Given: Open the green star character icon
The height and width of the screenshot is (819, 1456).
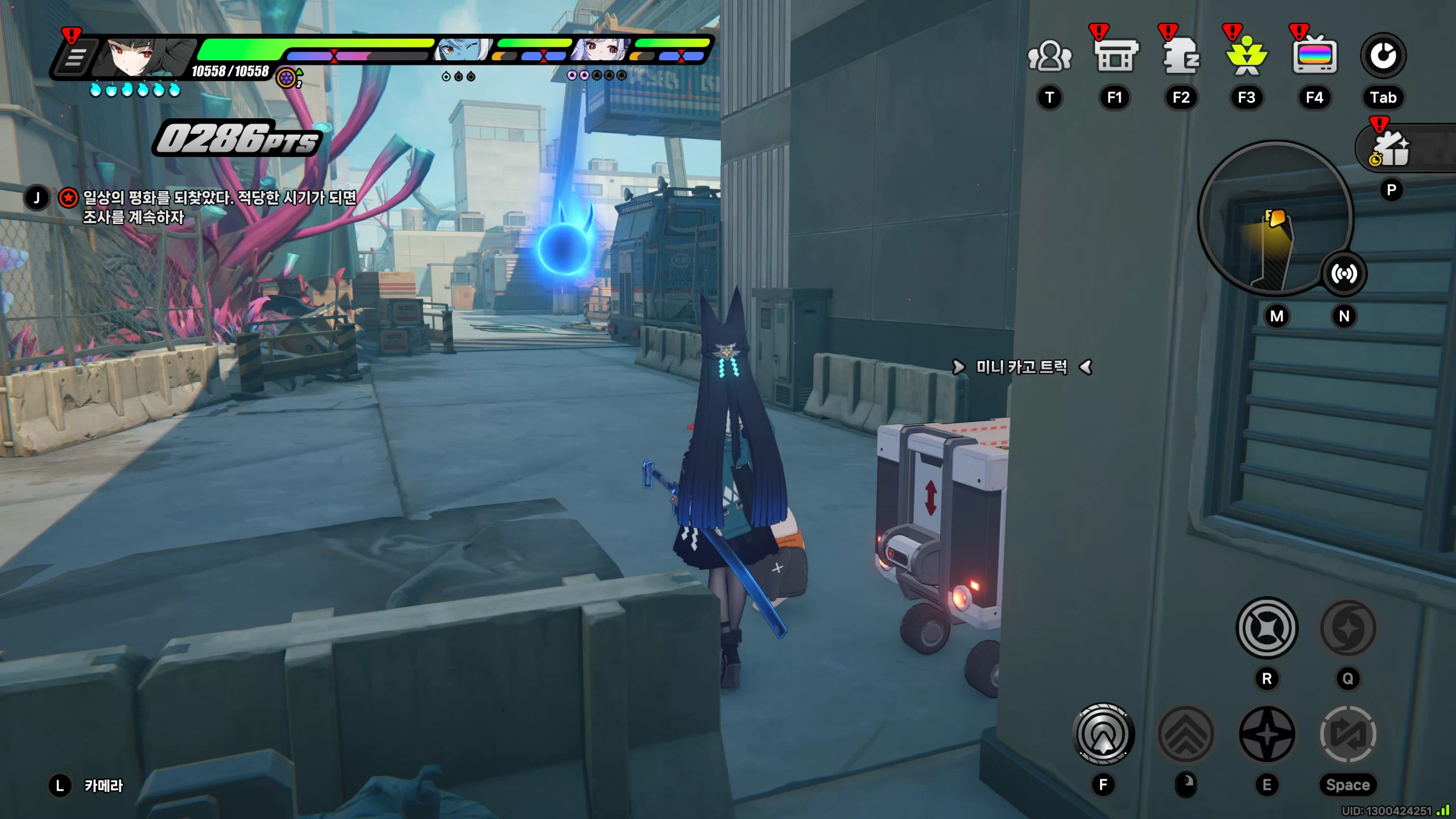Looking at the screenshot, I should point(1247,56).
